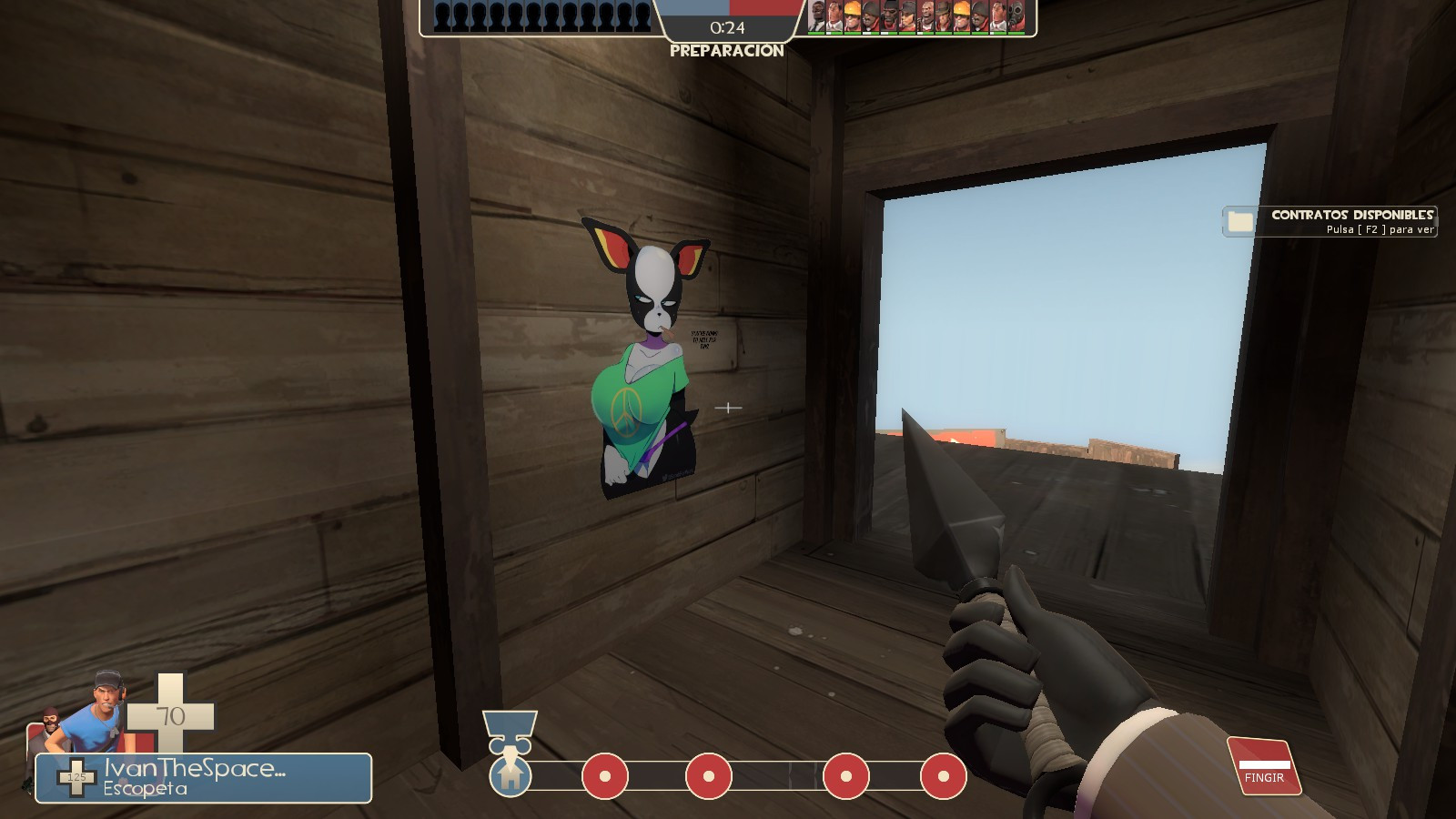Select the Spy portrait in the enemy roster
The image size is (1456, 819).
(x=817, y=16)
